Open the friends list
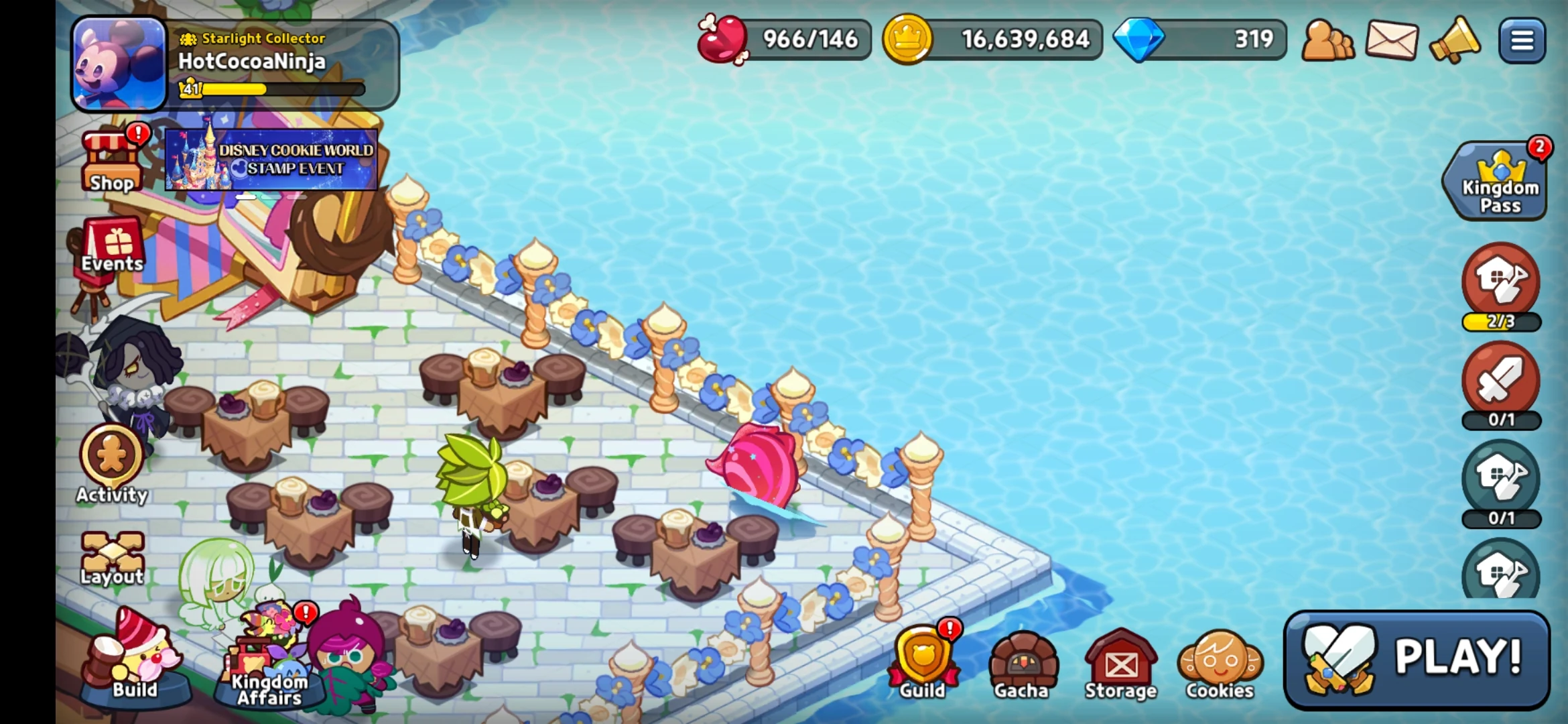The width and height of the screenshot is (1568, 724). click(1329, 40)
